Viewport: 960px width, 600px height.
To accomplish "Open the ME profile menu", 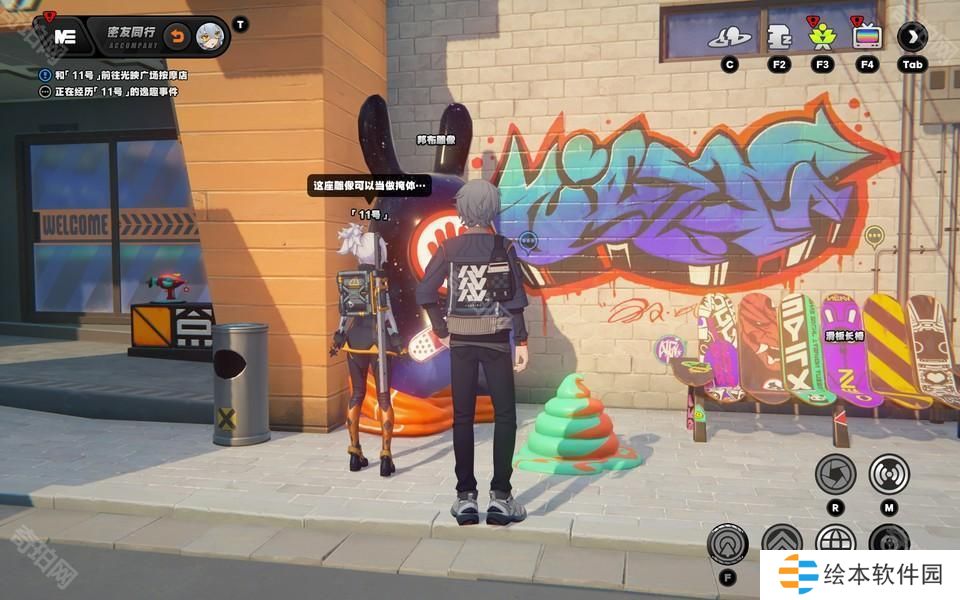I will pos(66,36).
